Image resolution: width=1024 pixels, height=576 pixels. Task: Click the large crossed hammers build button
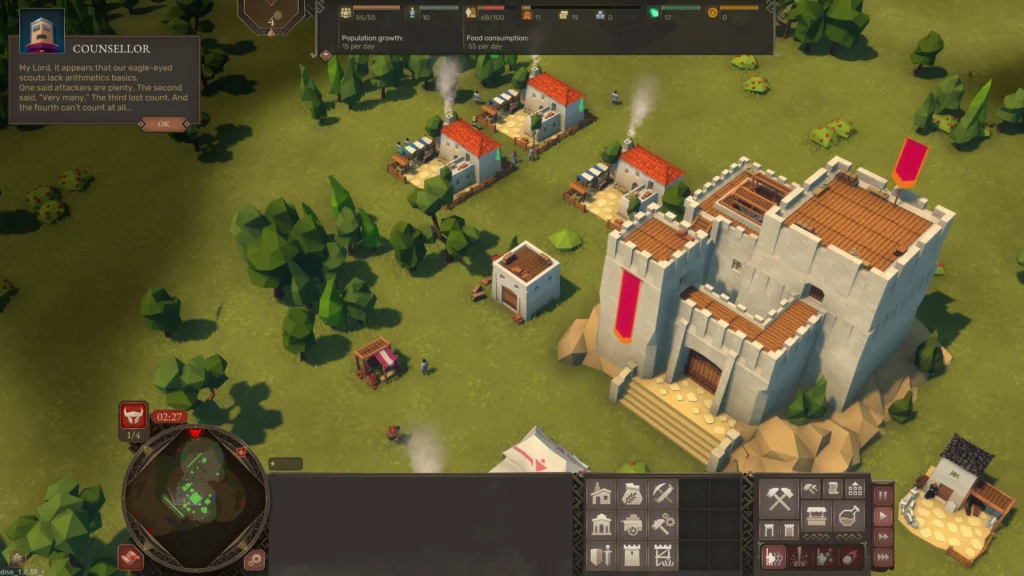[779, 497]
